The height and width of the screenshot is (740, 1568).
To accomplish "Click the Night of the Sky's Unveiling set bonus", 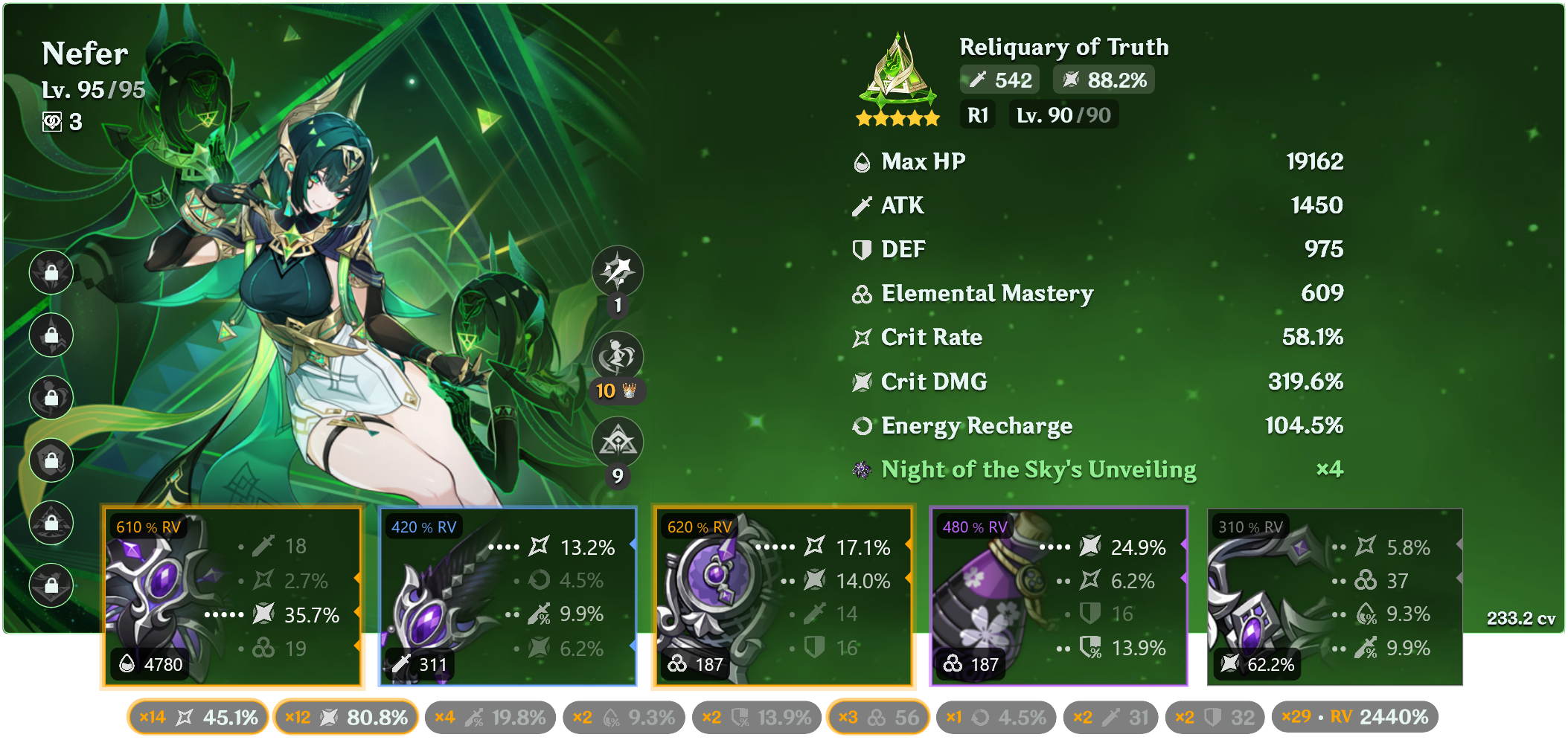I will coord(1038,469).
